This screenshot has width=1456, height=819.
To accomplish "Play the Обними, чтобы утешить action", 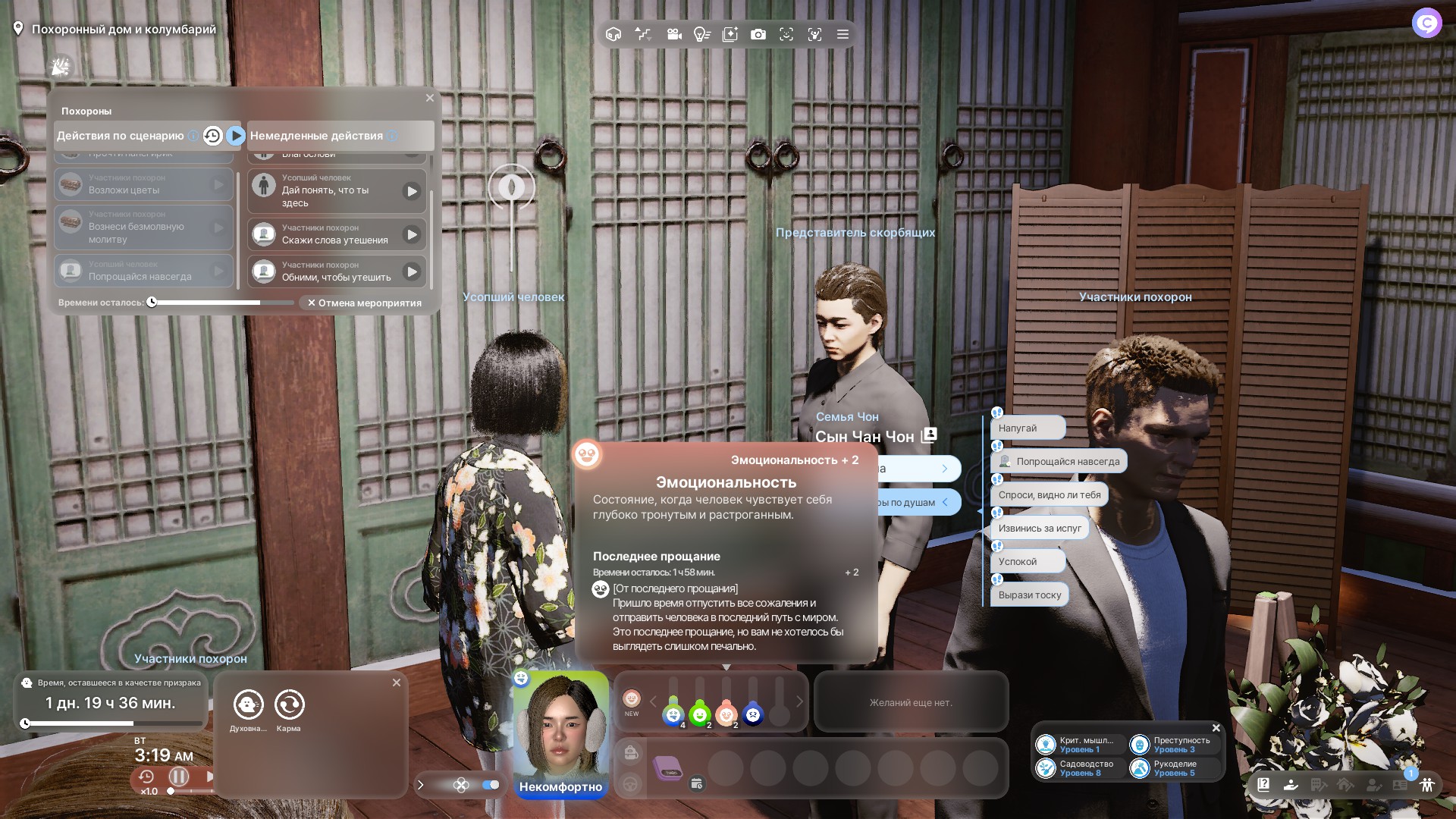I will click(x=412, y=271).
